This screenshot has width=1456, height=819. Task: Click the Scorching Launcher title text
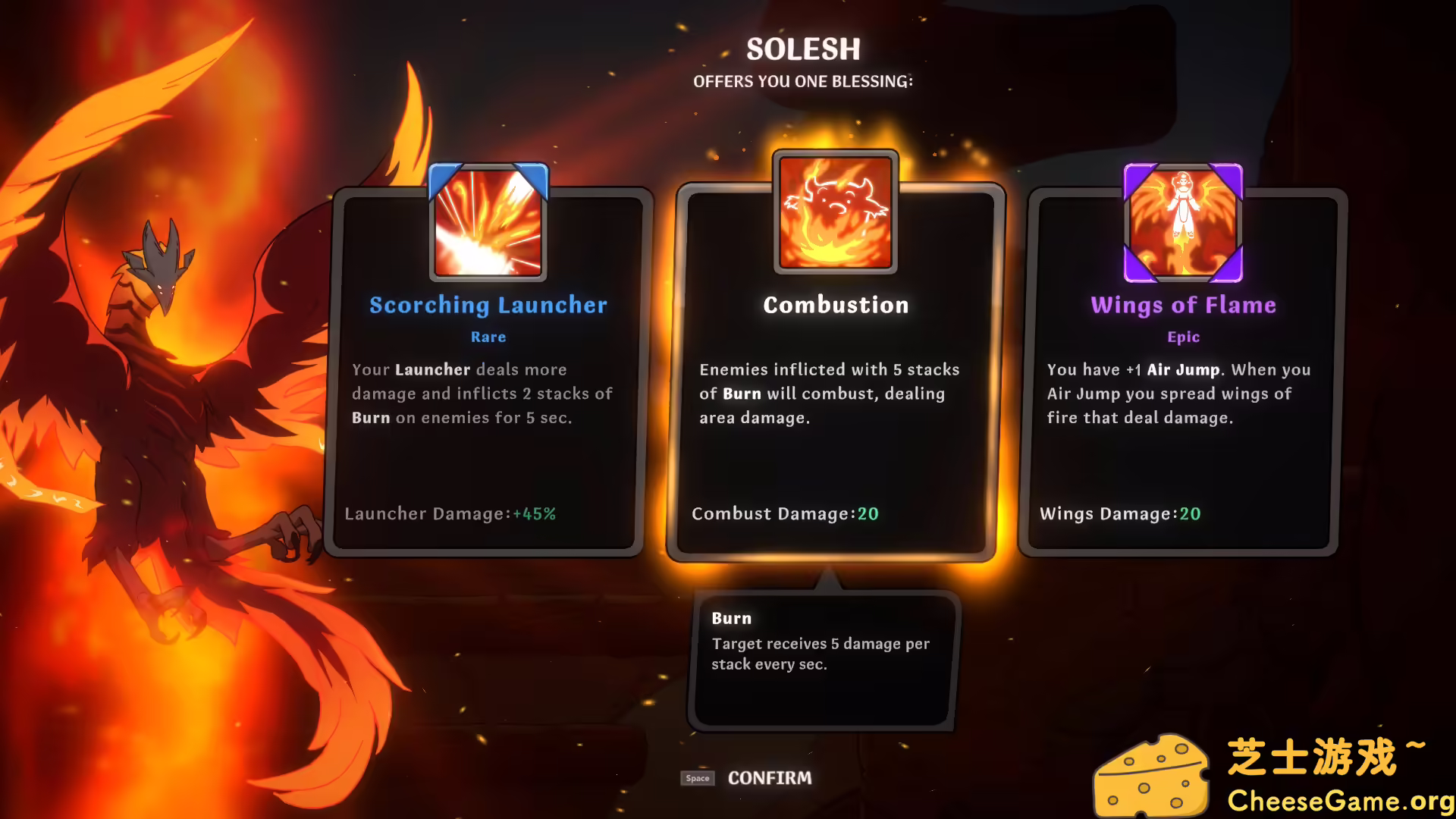[x=488, y=305]
